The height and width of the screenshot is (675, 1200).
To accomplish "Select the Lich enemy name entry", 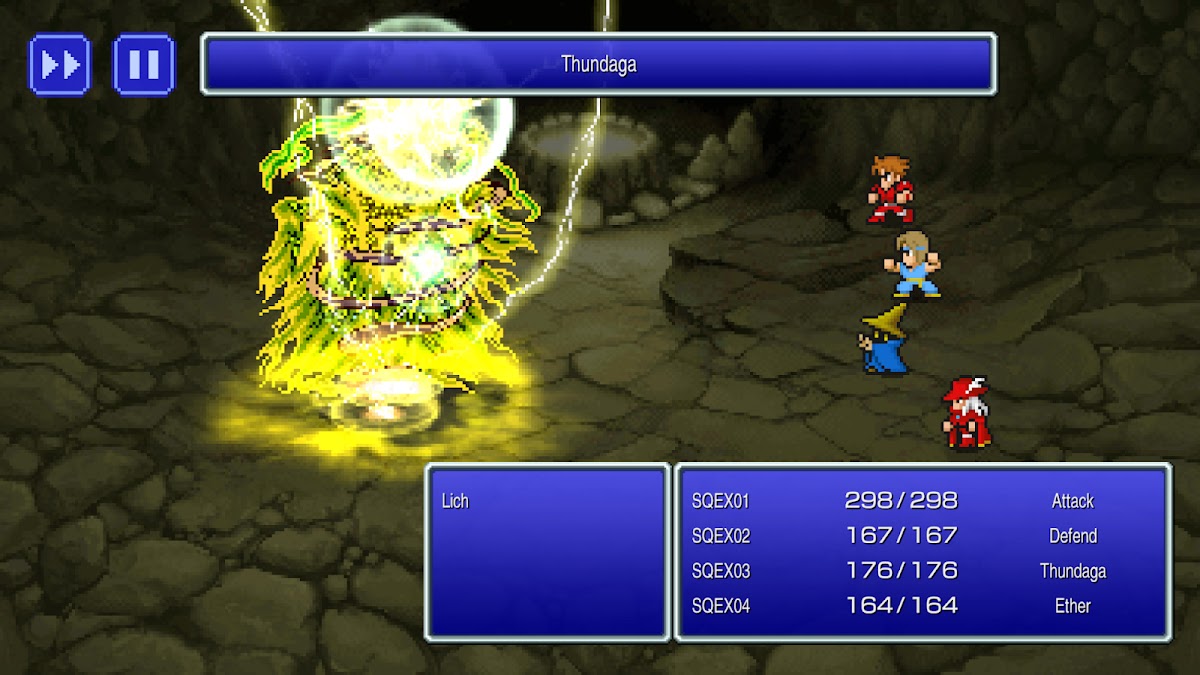I will click(x=456, y=501).
